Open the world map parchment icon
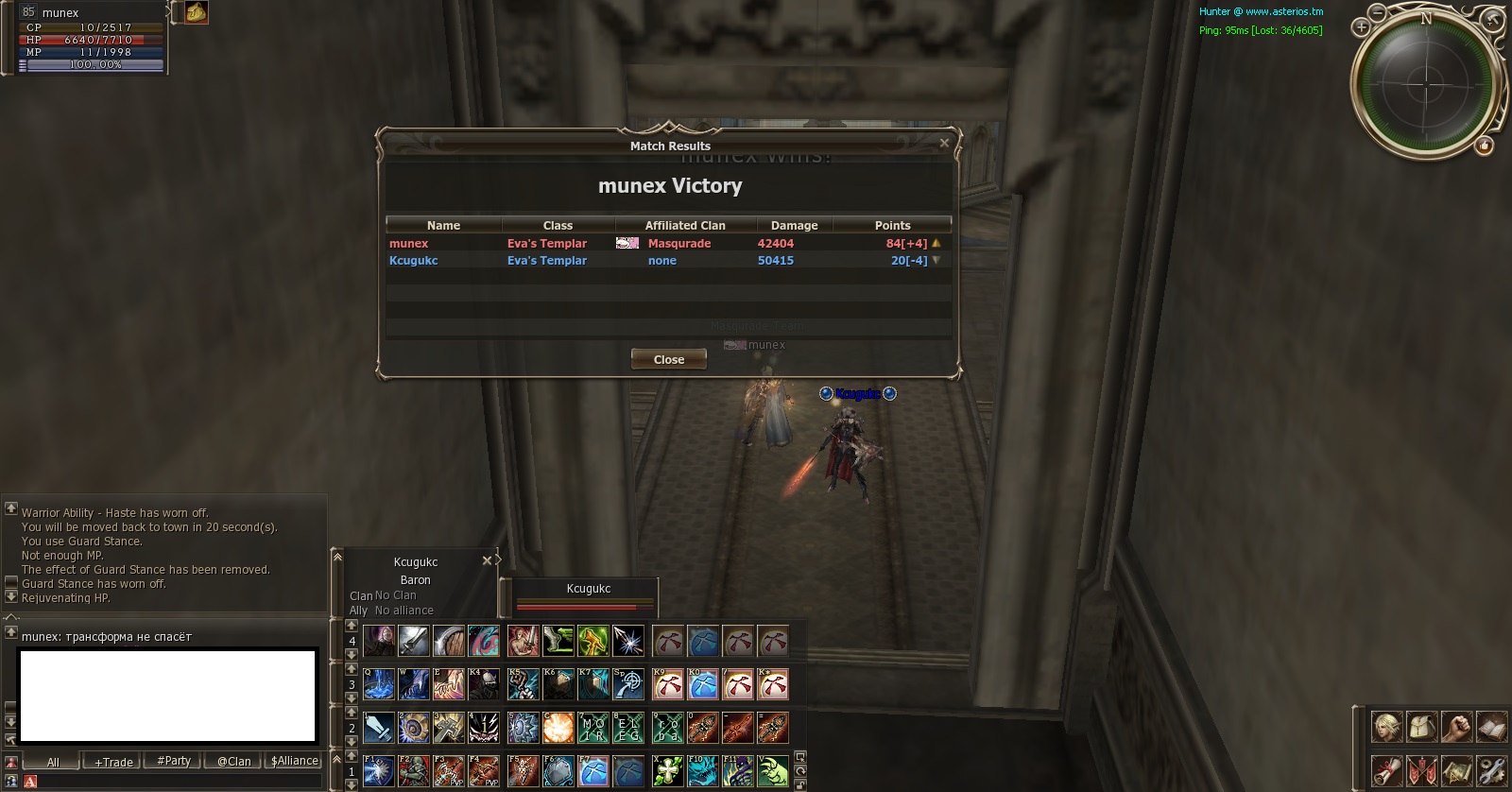Viewport: 1512px width, 792px height. coord(1456,770)
